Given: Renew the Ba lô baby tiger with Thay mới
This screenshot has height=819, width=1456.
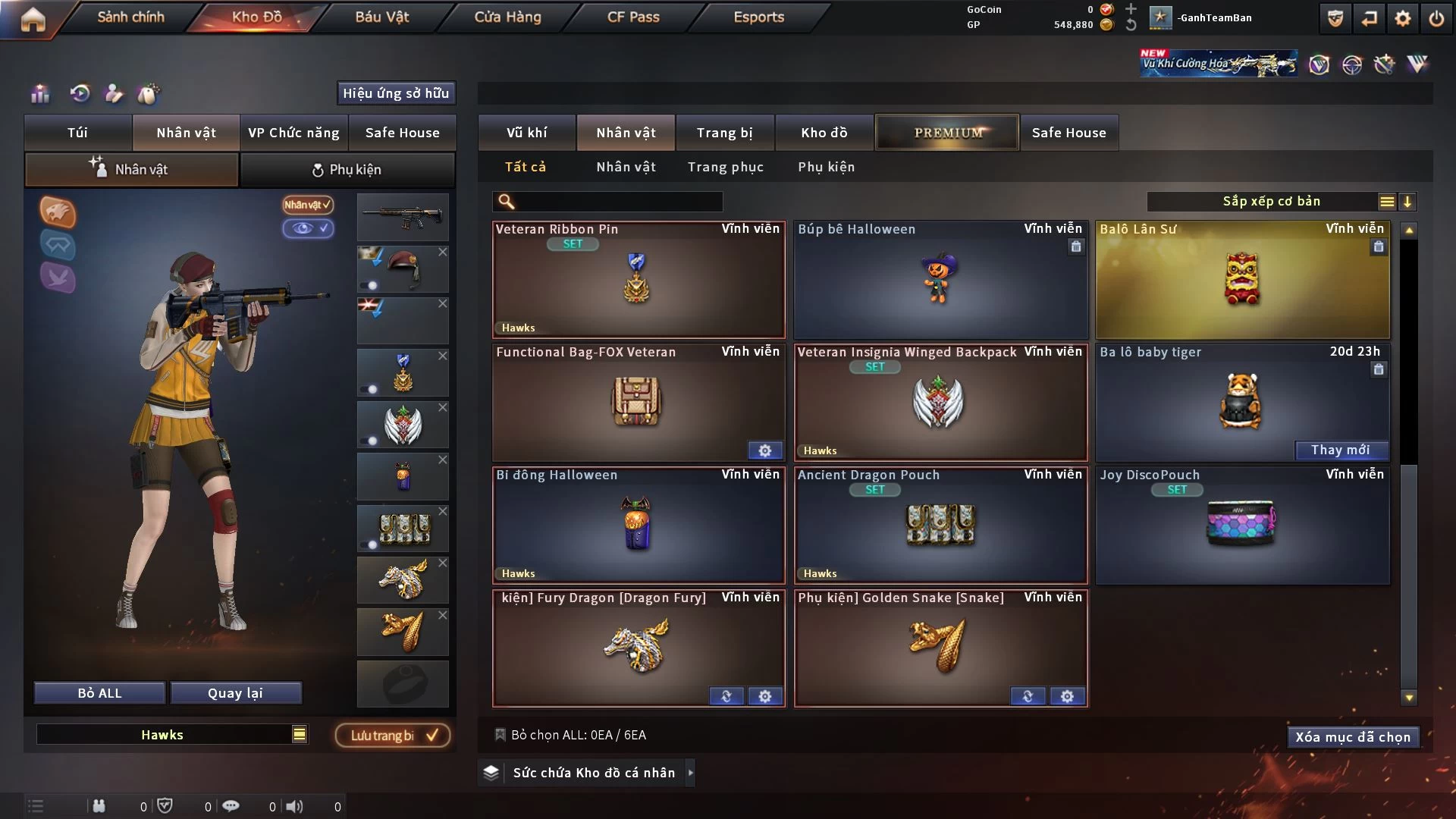Looking at the screenshot, I should coord(1340,450).
